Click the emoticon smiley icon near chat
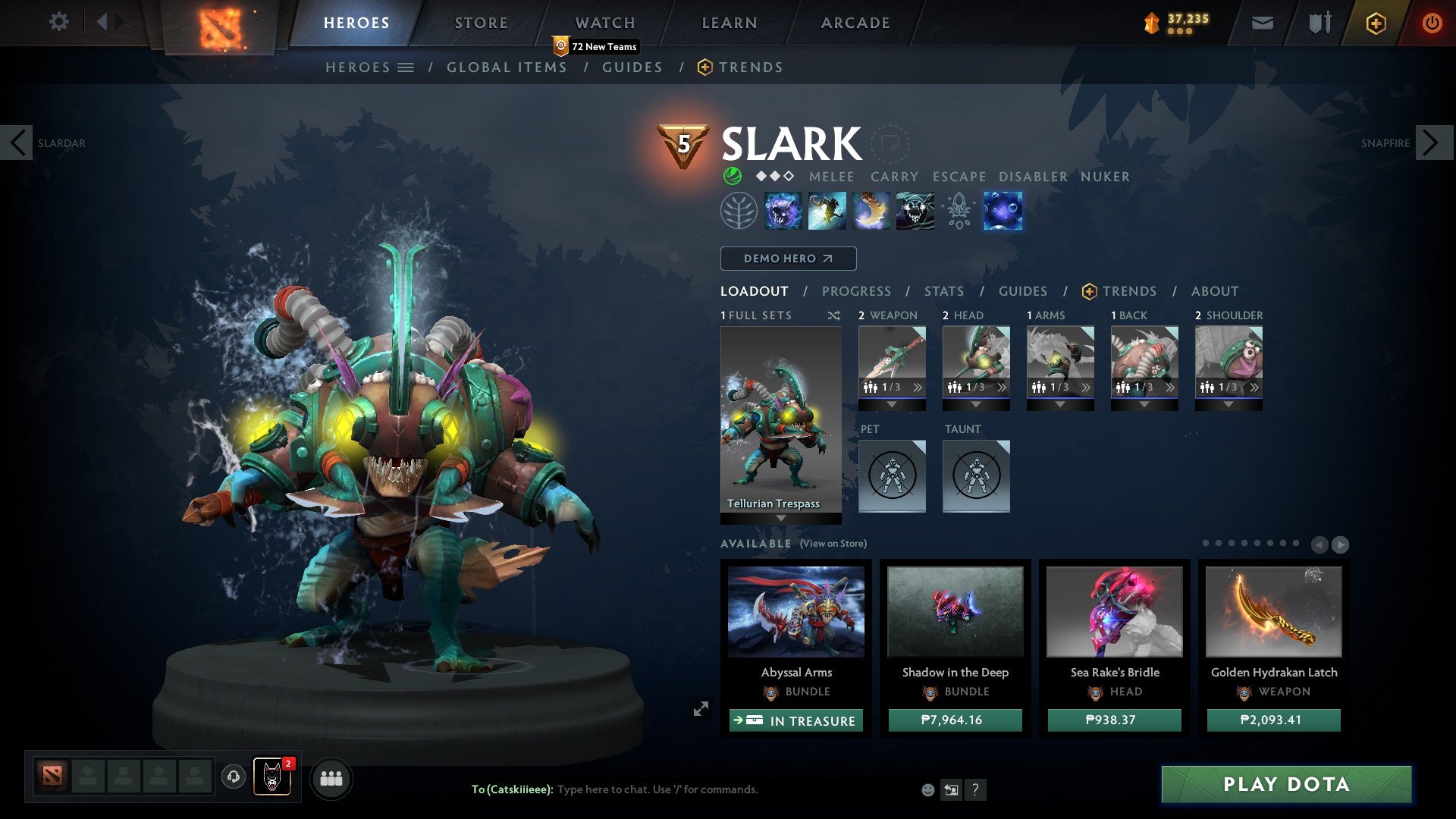1456x819 pixels. tap(927, 789)
